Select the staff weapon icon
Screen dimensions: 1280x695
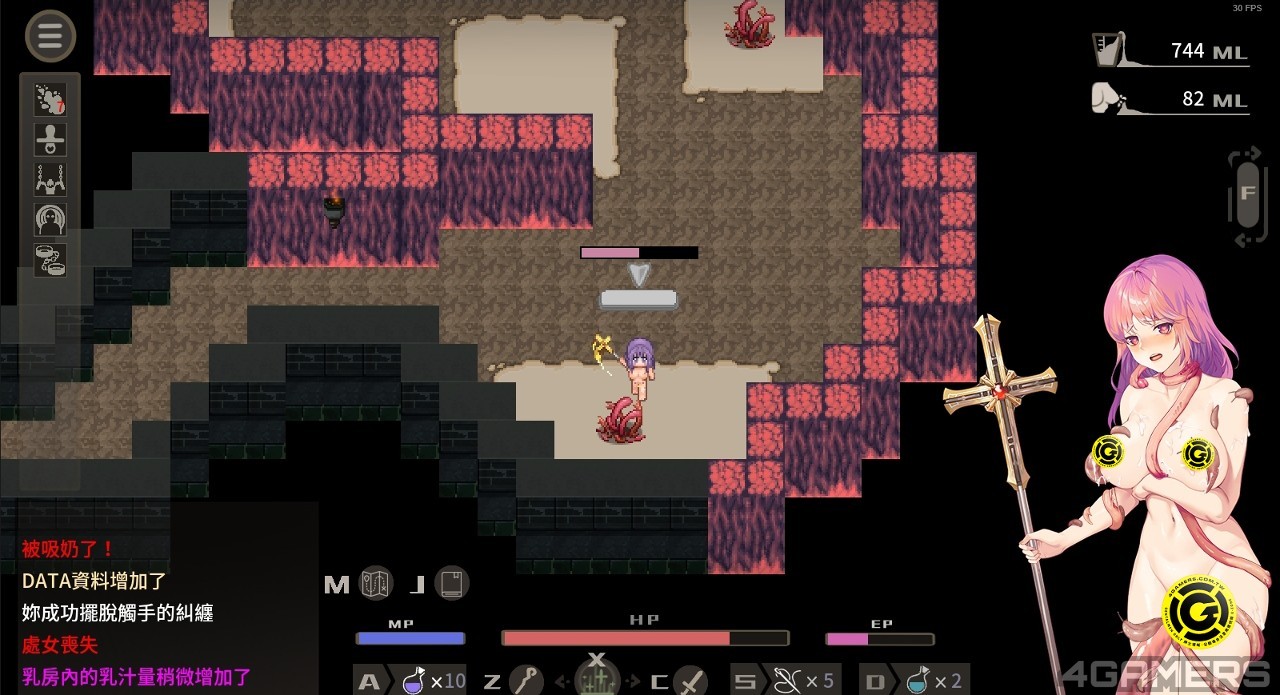click(526, 681)
